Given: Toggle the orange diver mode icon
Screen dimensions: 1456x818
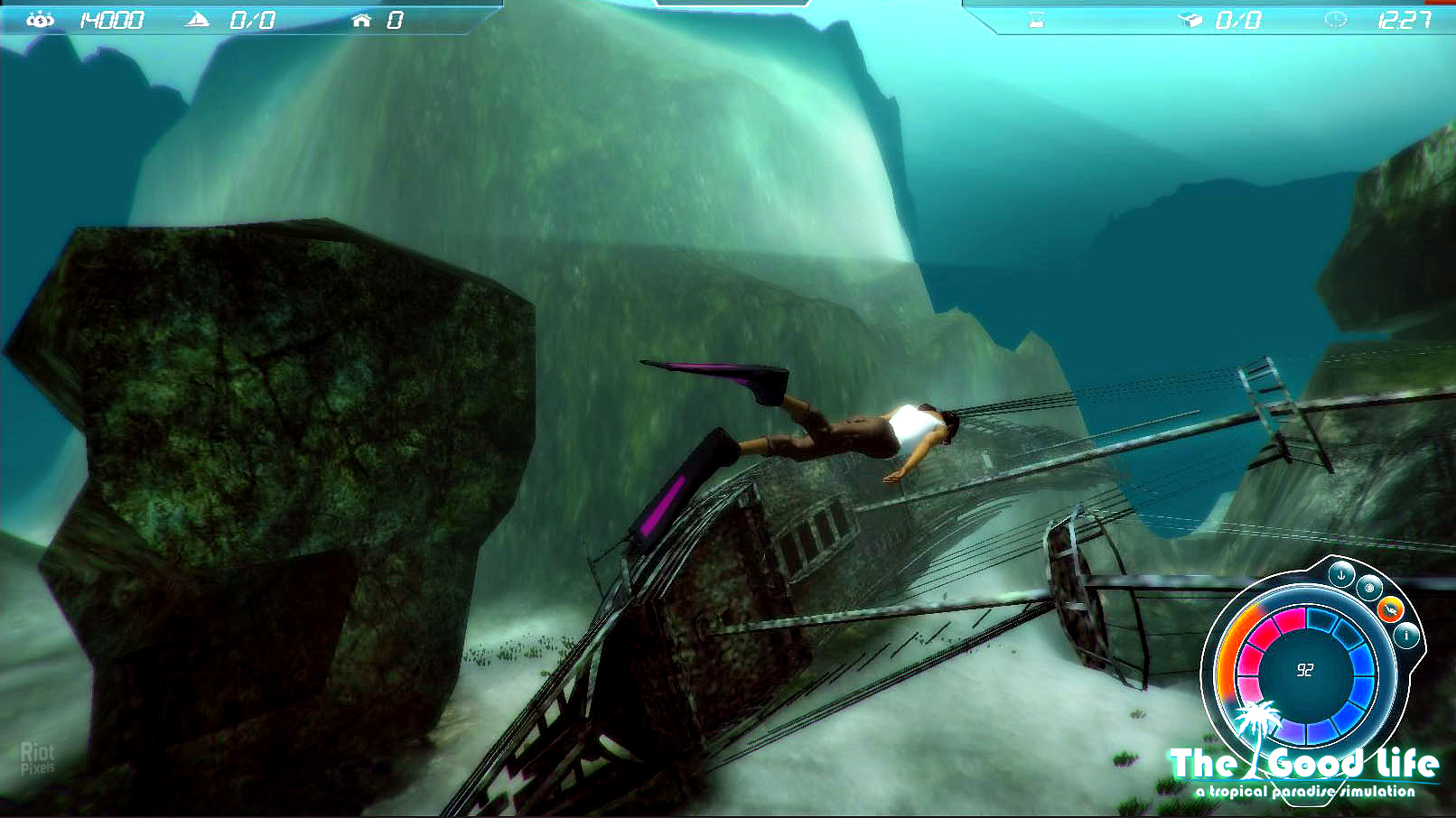Looking at the screenshot, I should 1391,609.
